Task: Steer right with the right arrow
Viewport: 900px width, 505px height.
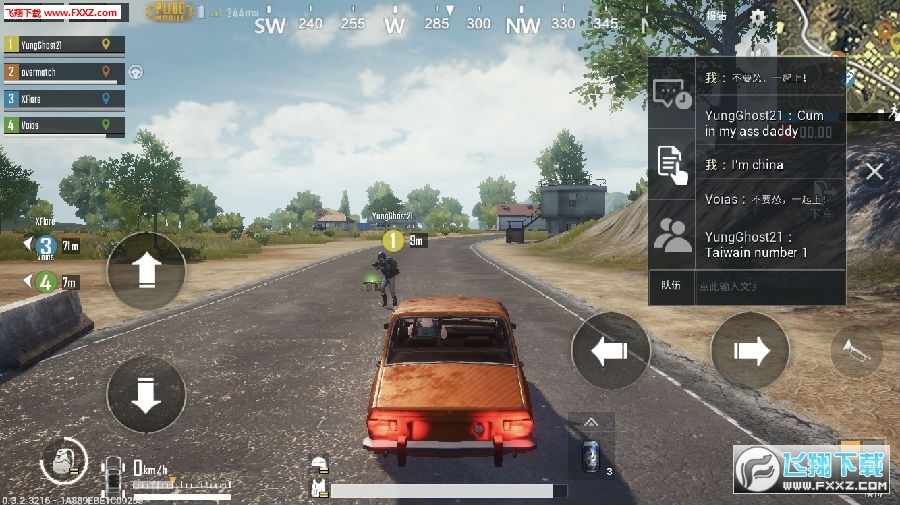Action: pyautogui.click(x=750, y=350)
